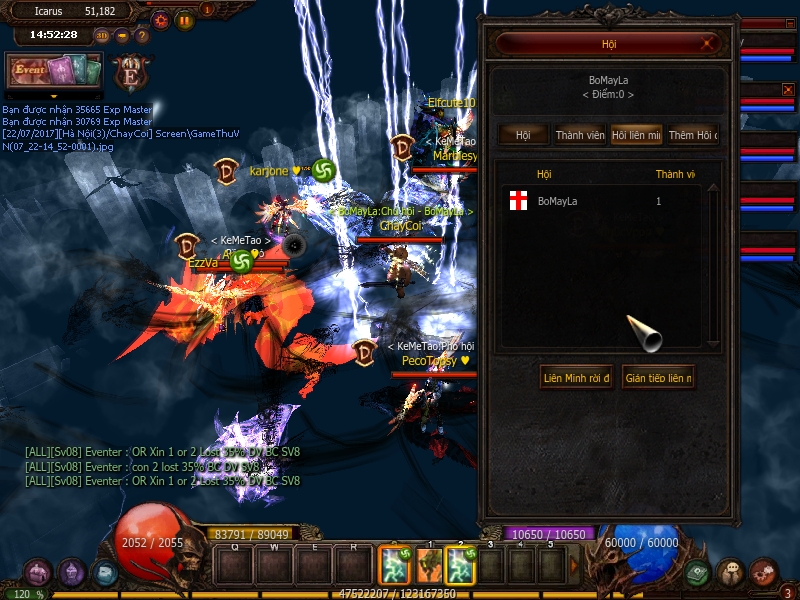This screenshot has height=600, width=800.
Task: Select the brown creature skill slot
Action: click(x=429, y=566)
